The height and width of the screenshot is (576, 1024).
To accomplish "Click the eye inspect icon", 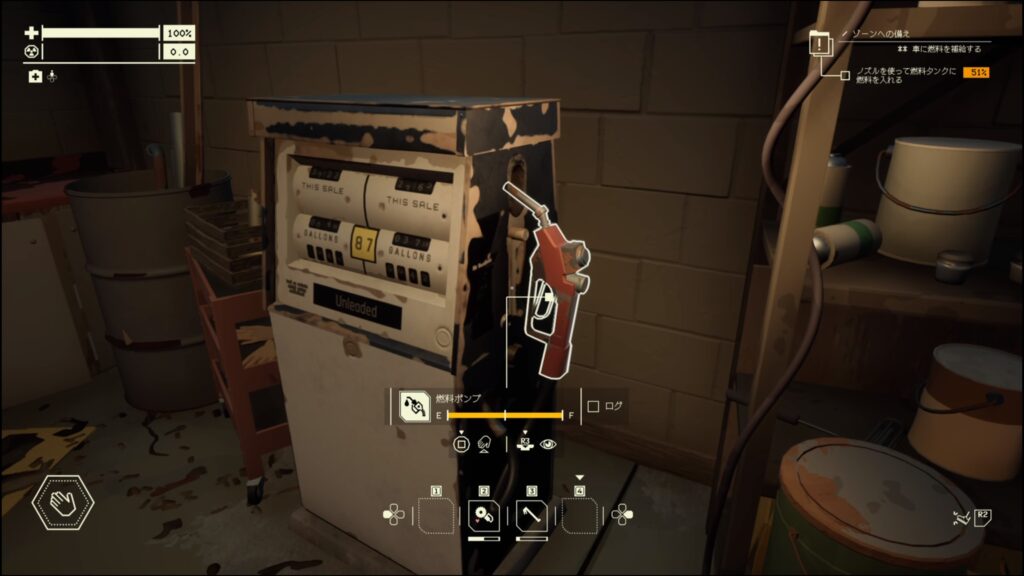I will click(x=548, y=444).
